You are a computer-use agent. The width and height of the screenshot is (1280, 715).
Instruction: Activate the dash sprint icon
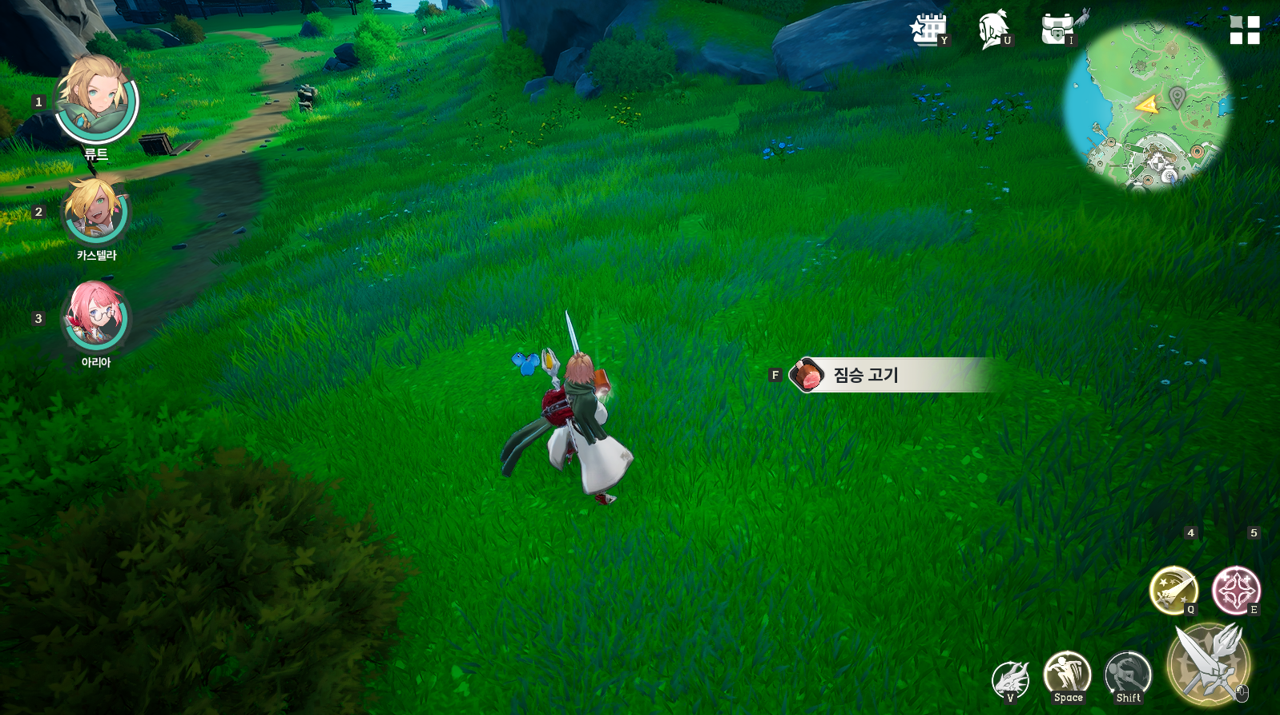(1128, 675)
